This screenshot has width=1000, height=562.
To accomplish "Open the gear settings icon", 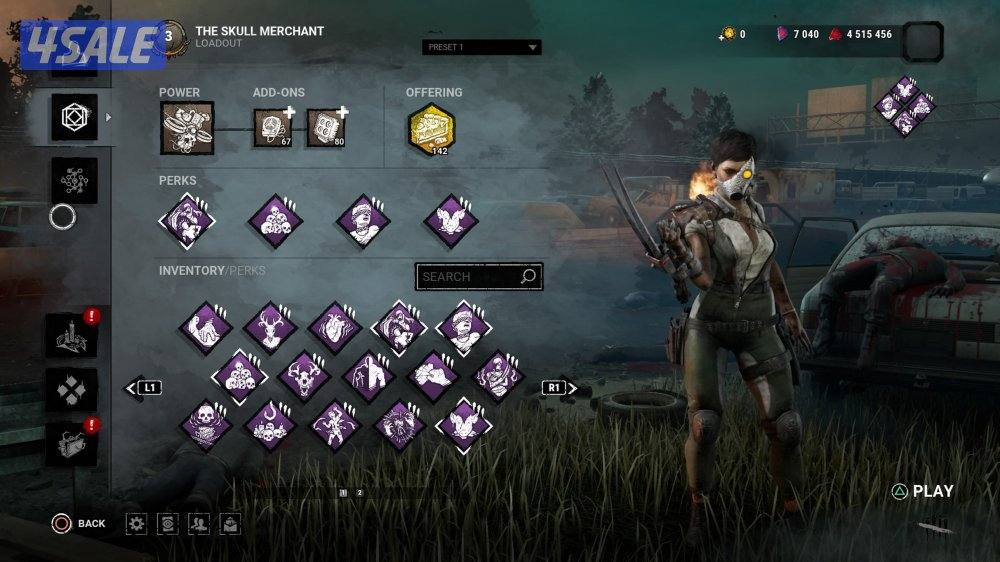I will 137,523.
